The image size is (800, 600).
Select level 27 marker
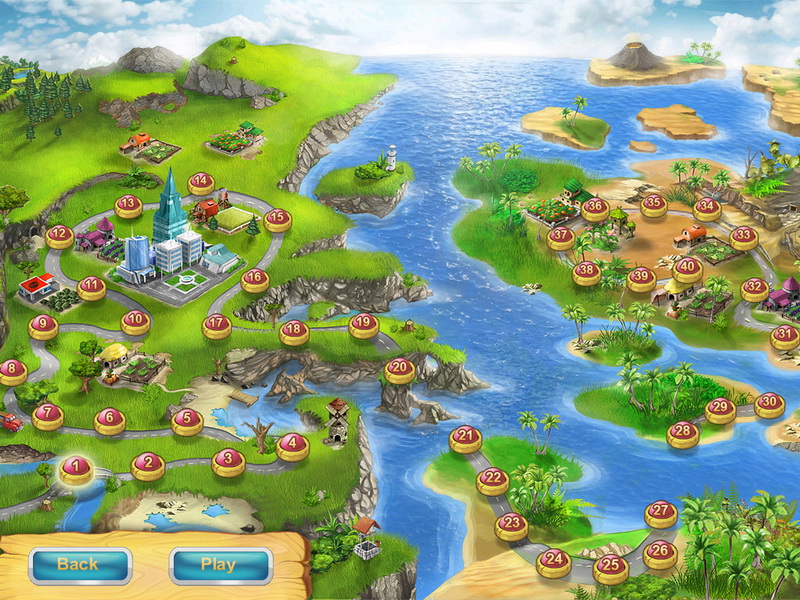pyautogui.click(x=660, y=512)
